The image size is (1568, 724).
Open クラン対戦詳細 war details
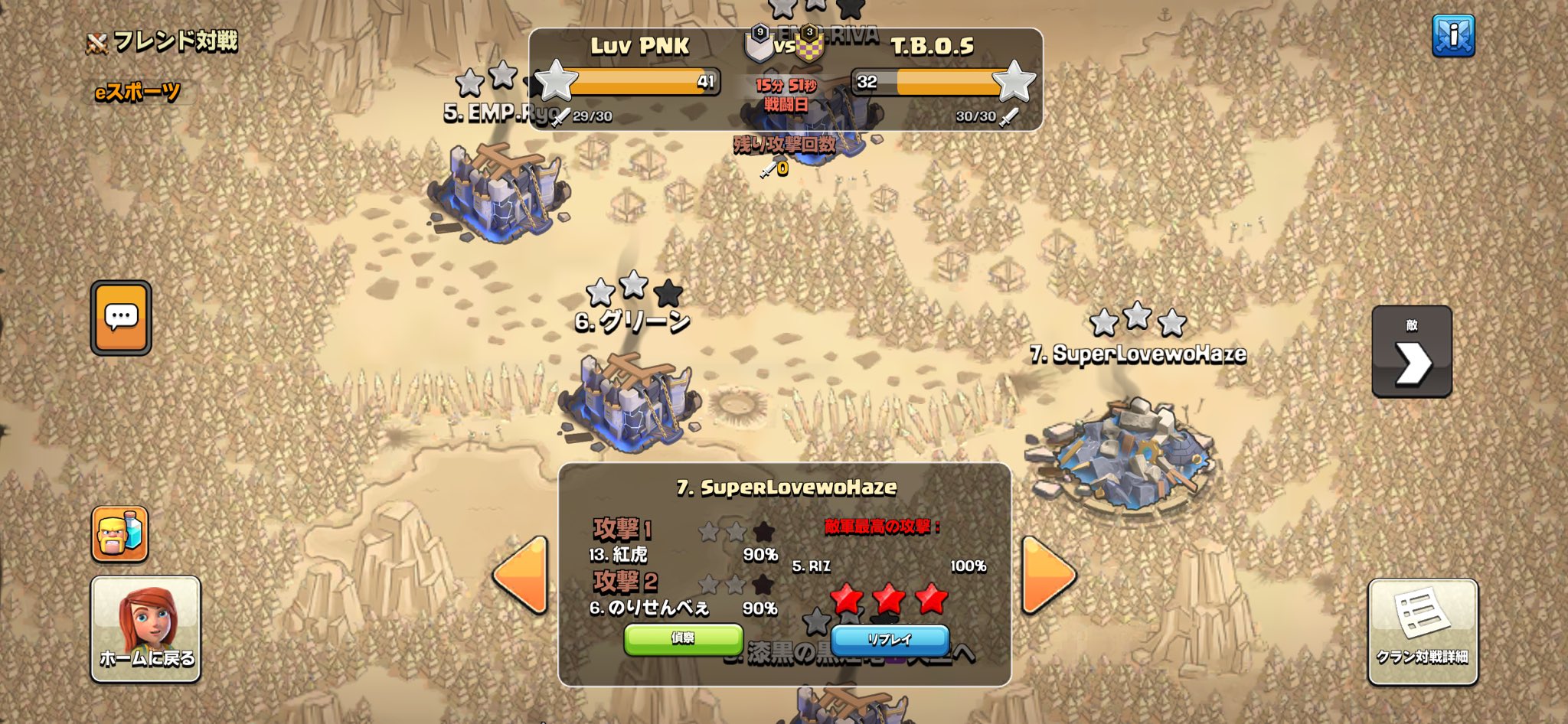tap(1423, 631)
